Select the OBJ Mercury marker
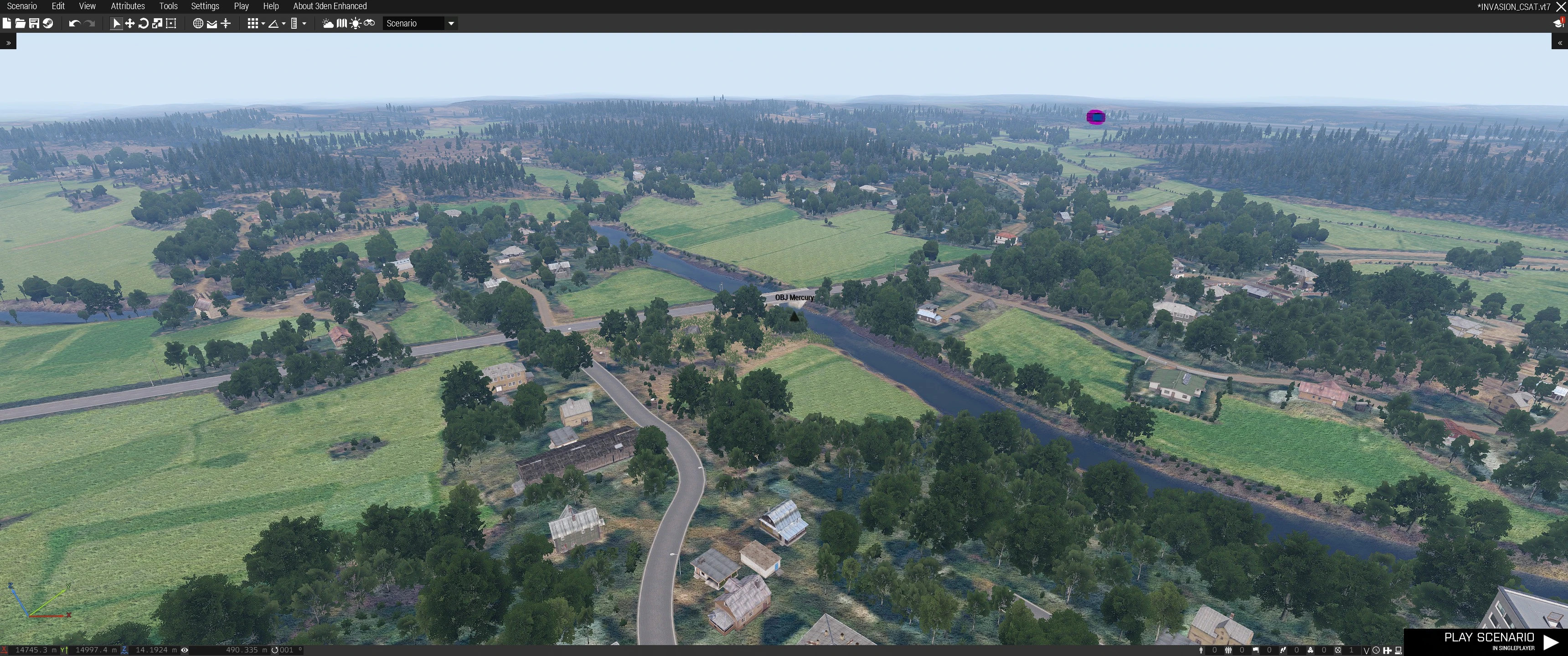 tap(794, 316)
